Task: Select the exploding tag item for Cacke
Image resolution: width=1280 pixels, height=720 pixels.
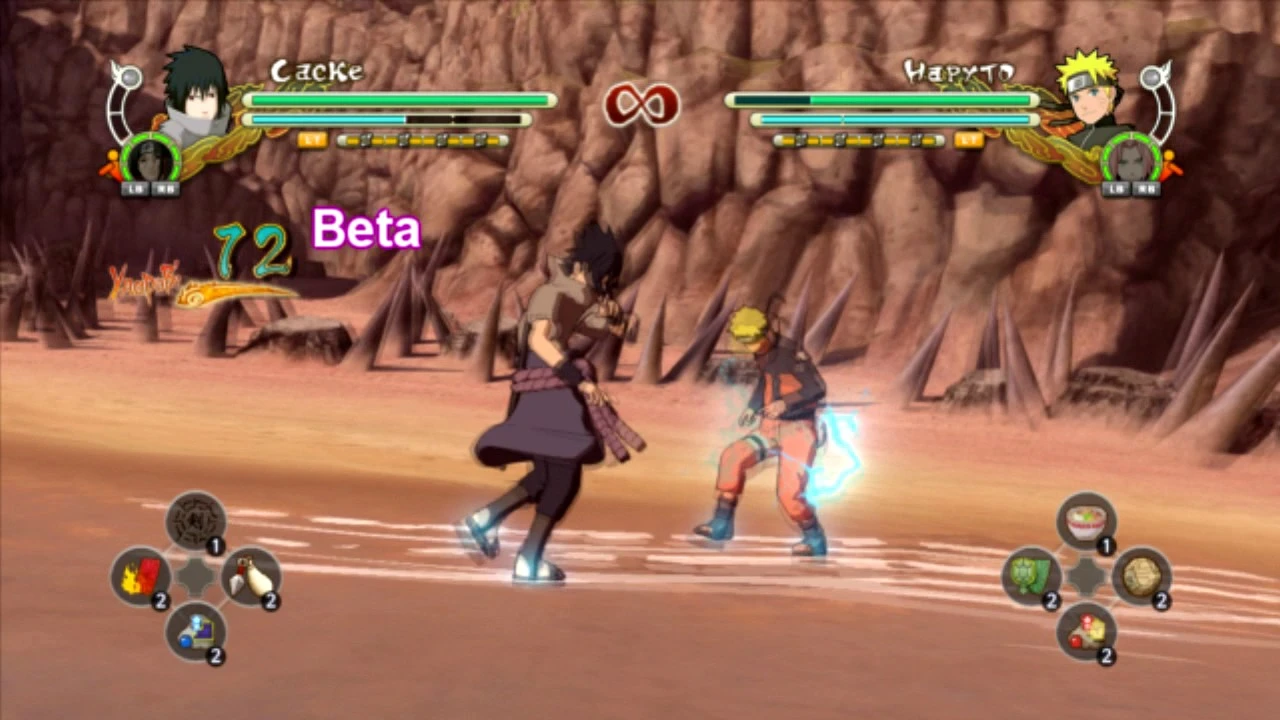Action: pyautogui.click(x=140, y=578)
